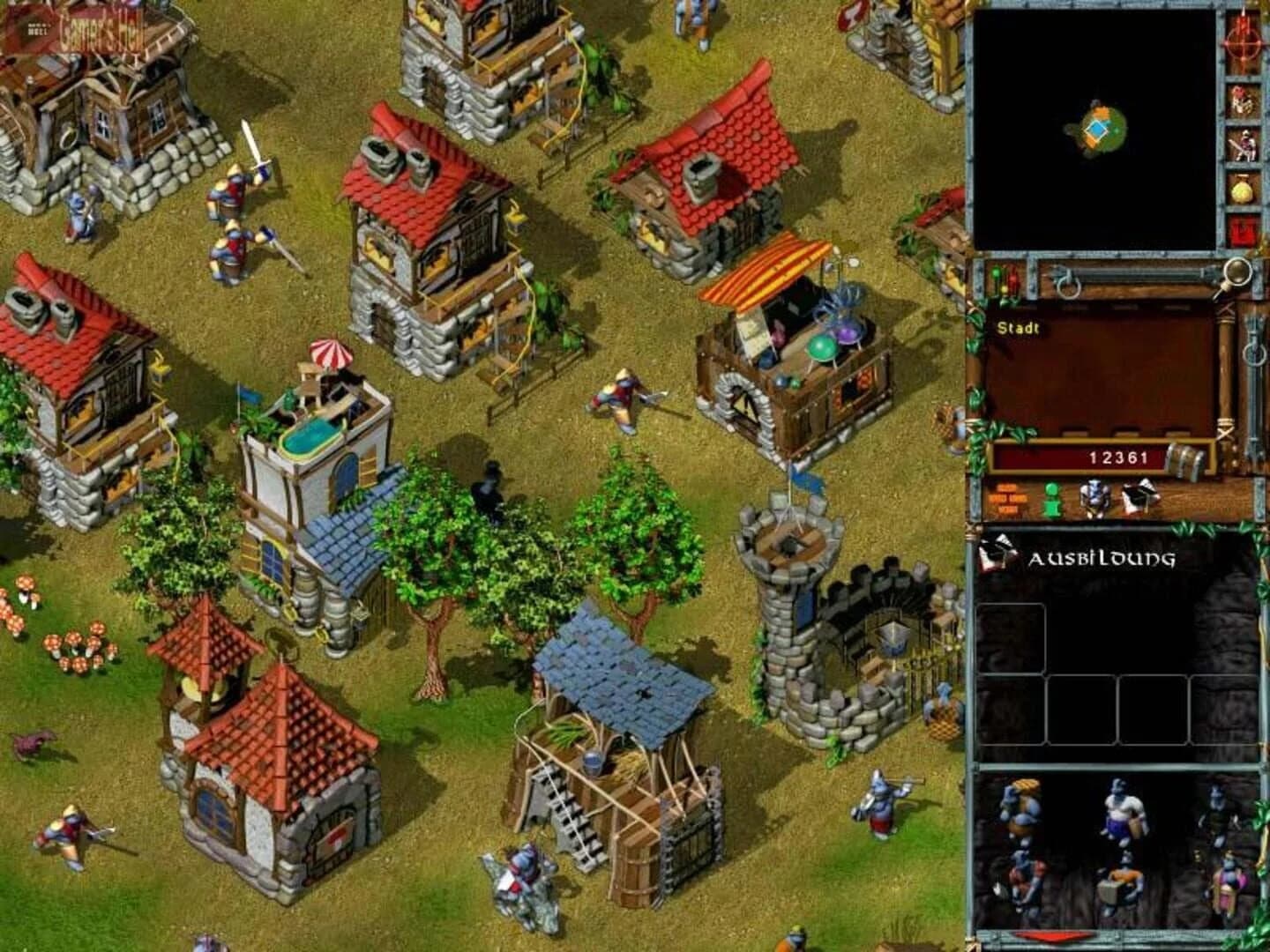The width and height of the screenshot is (1270, 952).
Task: Expand the Ausbildung training panel
Action: tap(1102, 557)
